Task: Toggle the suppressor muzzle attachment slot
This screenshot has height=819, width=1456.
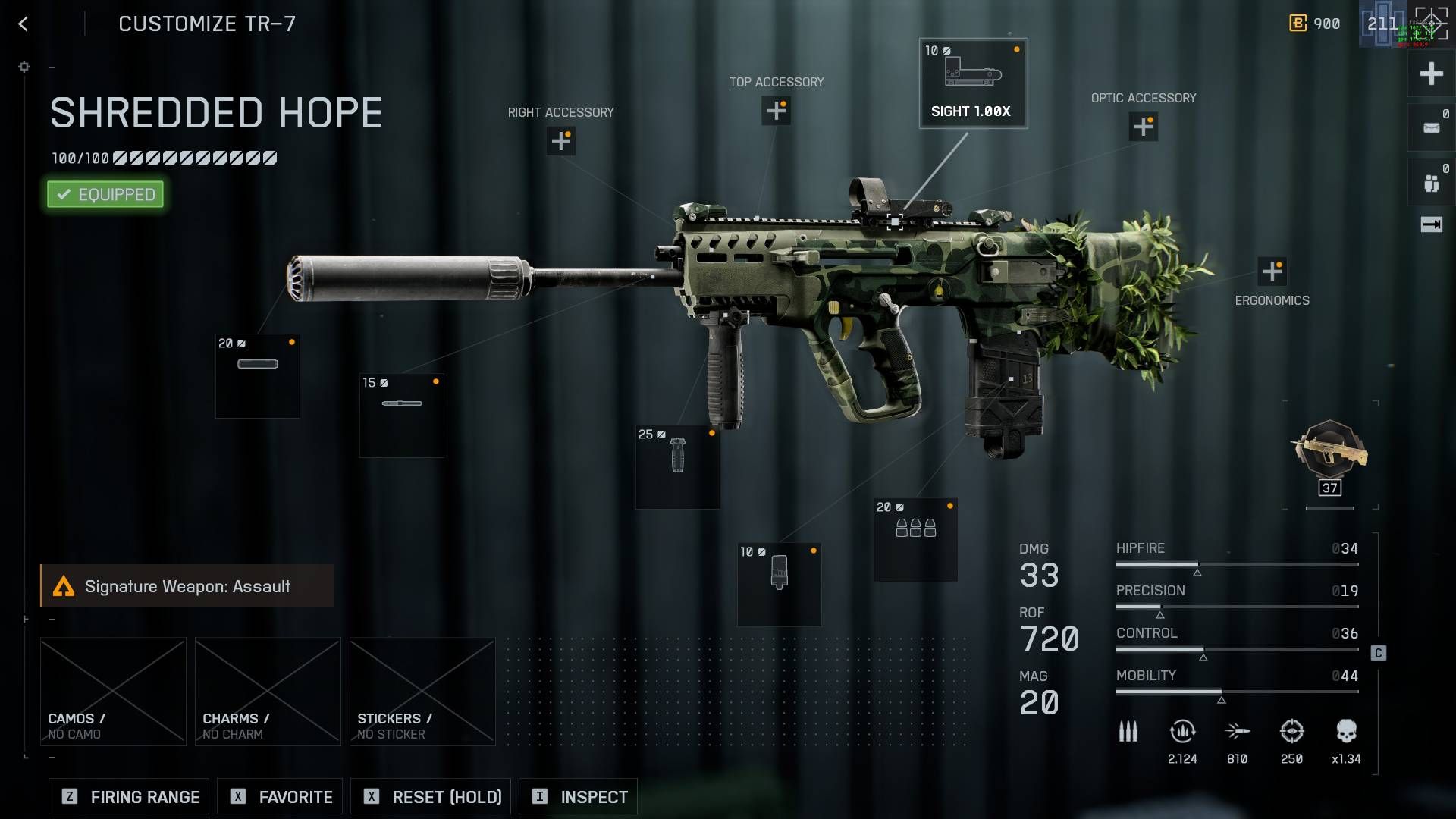Action: click(257, 375)
